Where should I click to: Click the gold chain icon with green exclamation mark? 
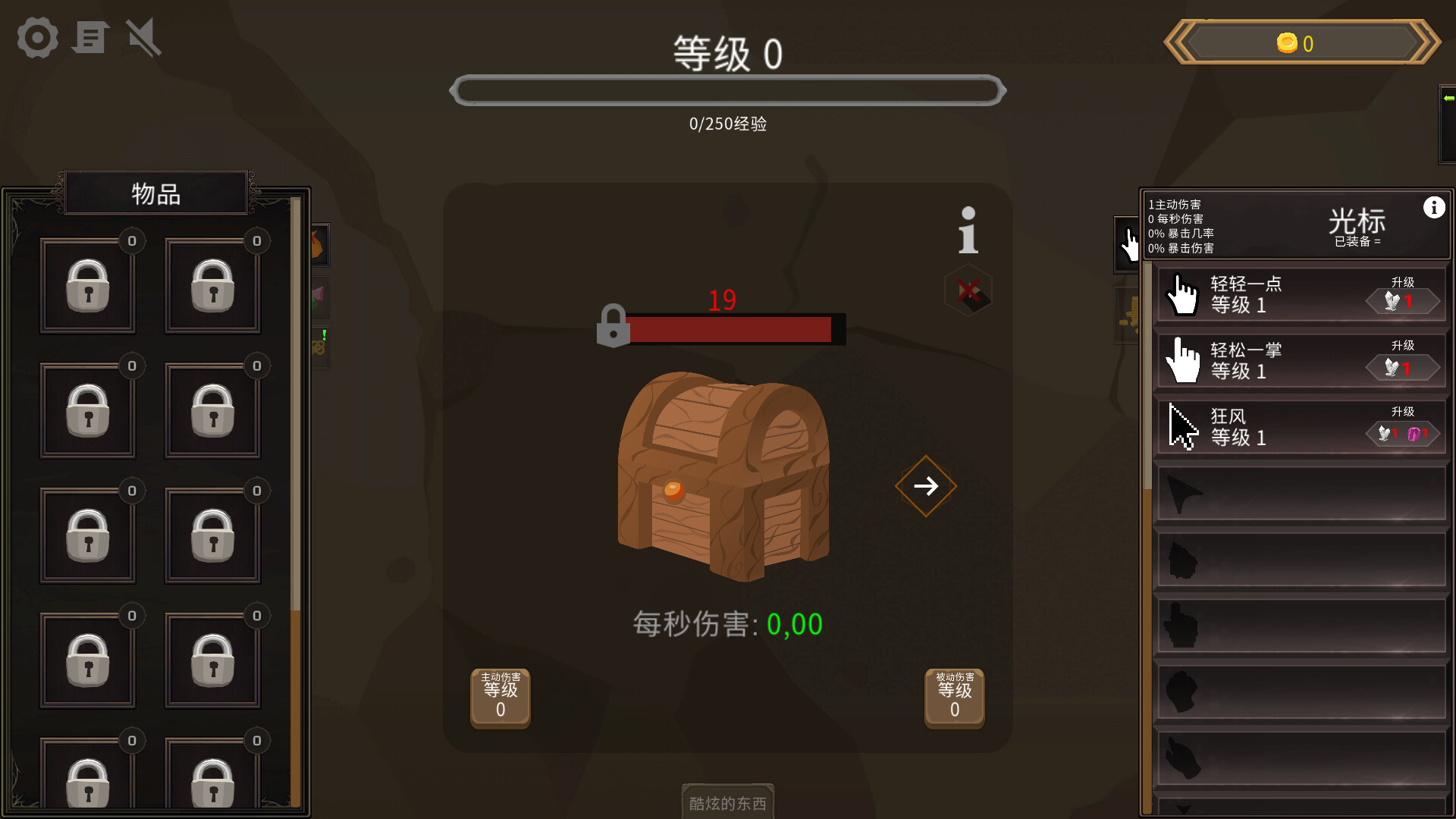point(317,347)
